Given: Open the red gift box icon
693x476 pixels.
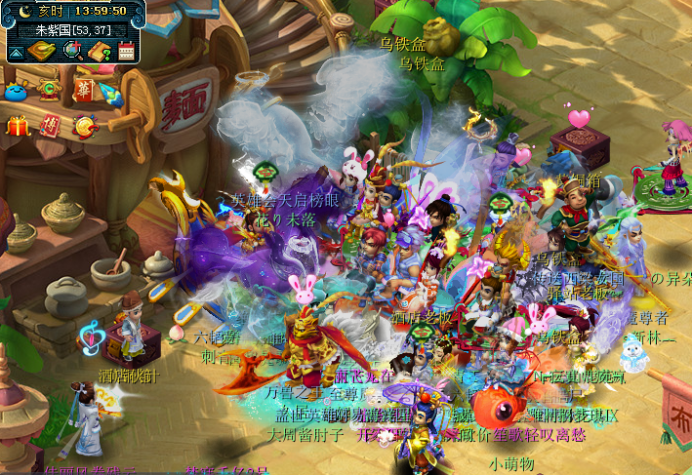Looking at the screenshot, I should [17, 126].
